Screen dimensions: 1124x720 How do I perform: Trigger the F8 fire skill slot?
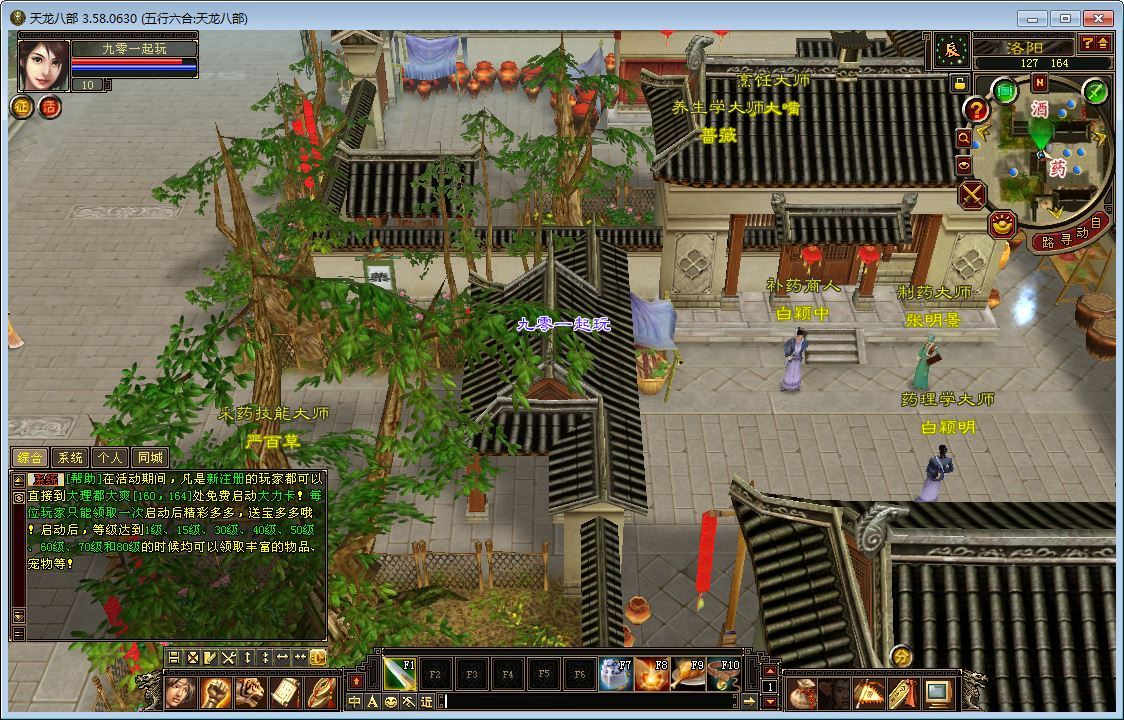pyautogui.click(x=652, y=675)
